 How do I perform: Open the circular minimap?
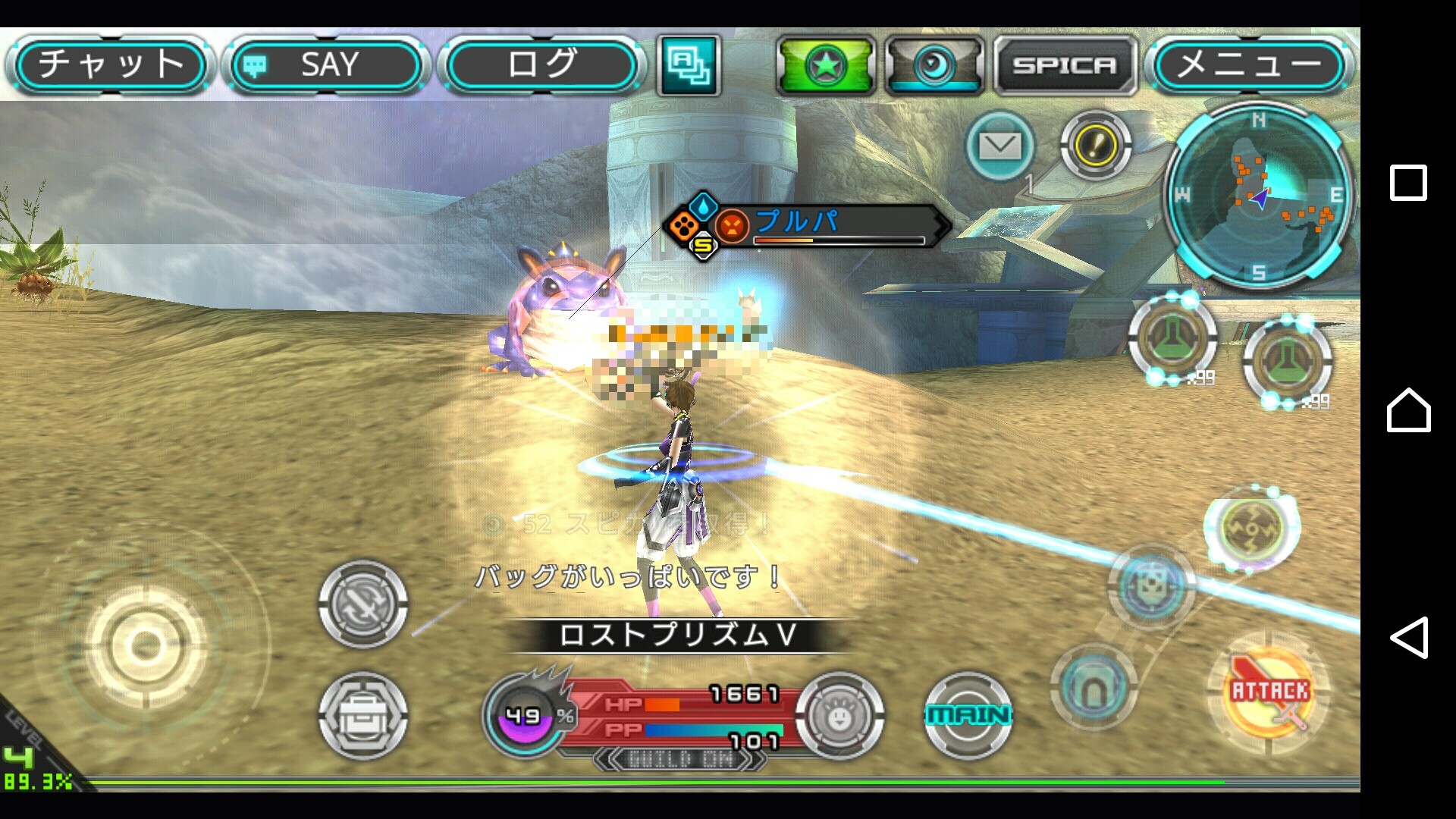[1259, 196]
